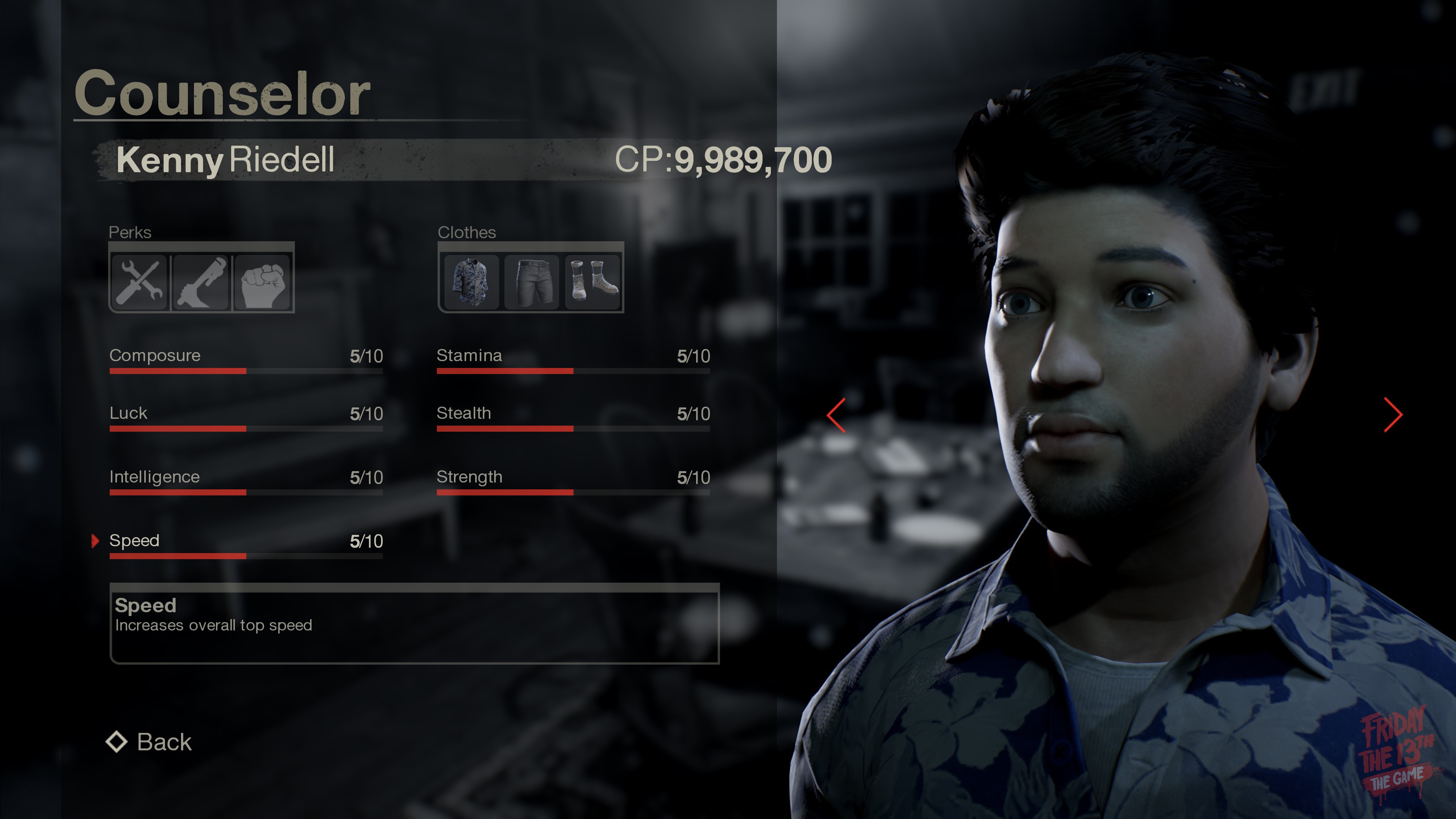Select the floral shirt clothing slot

coord(471,281)
